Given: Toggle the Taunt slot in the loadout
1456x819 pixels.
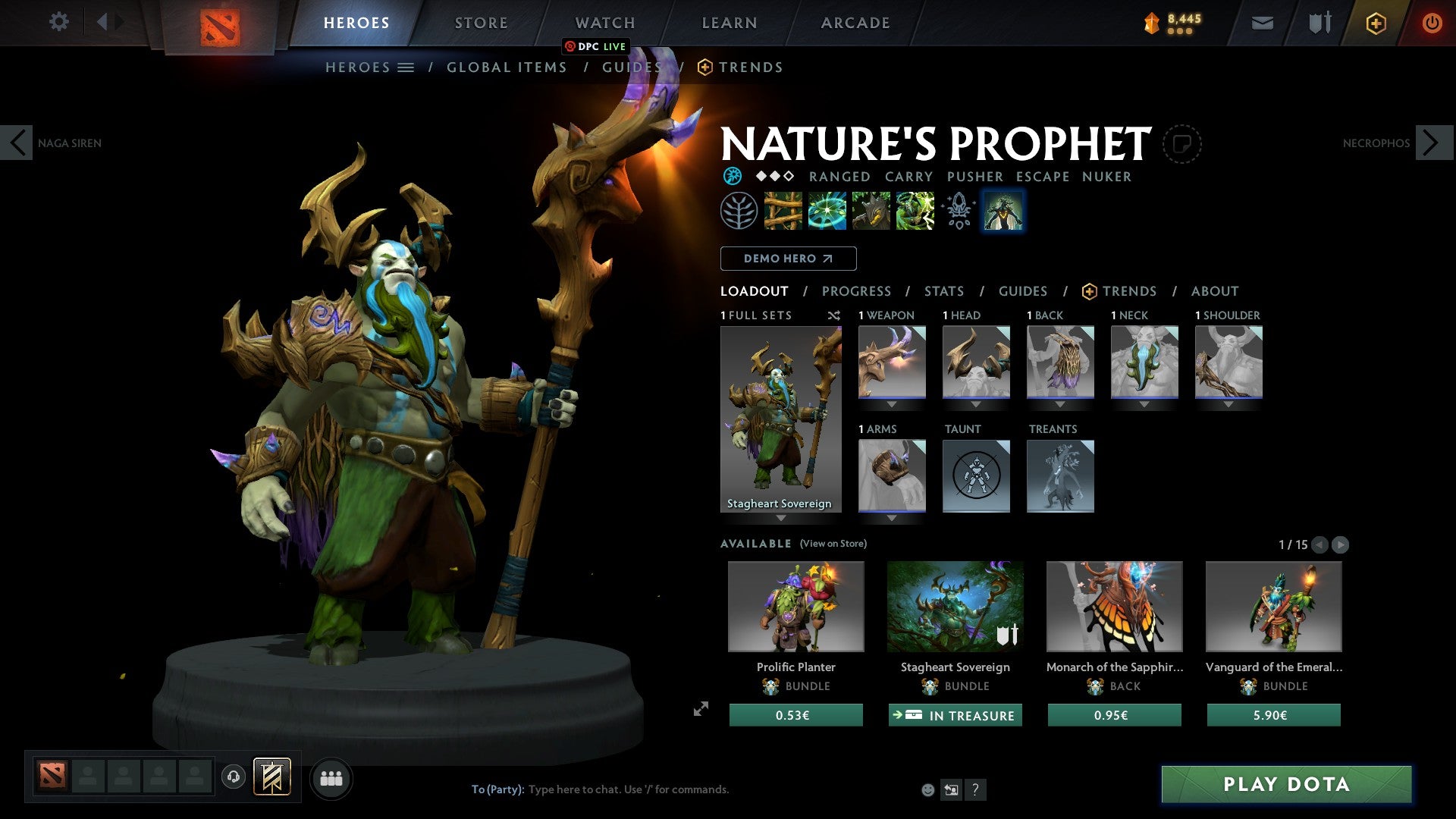Looking at the screenshot, I should (976, 476).
